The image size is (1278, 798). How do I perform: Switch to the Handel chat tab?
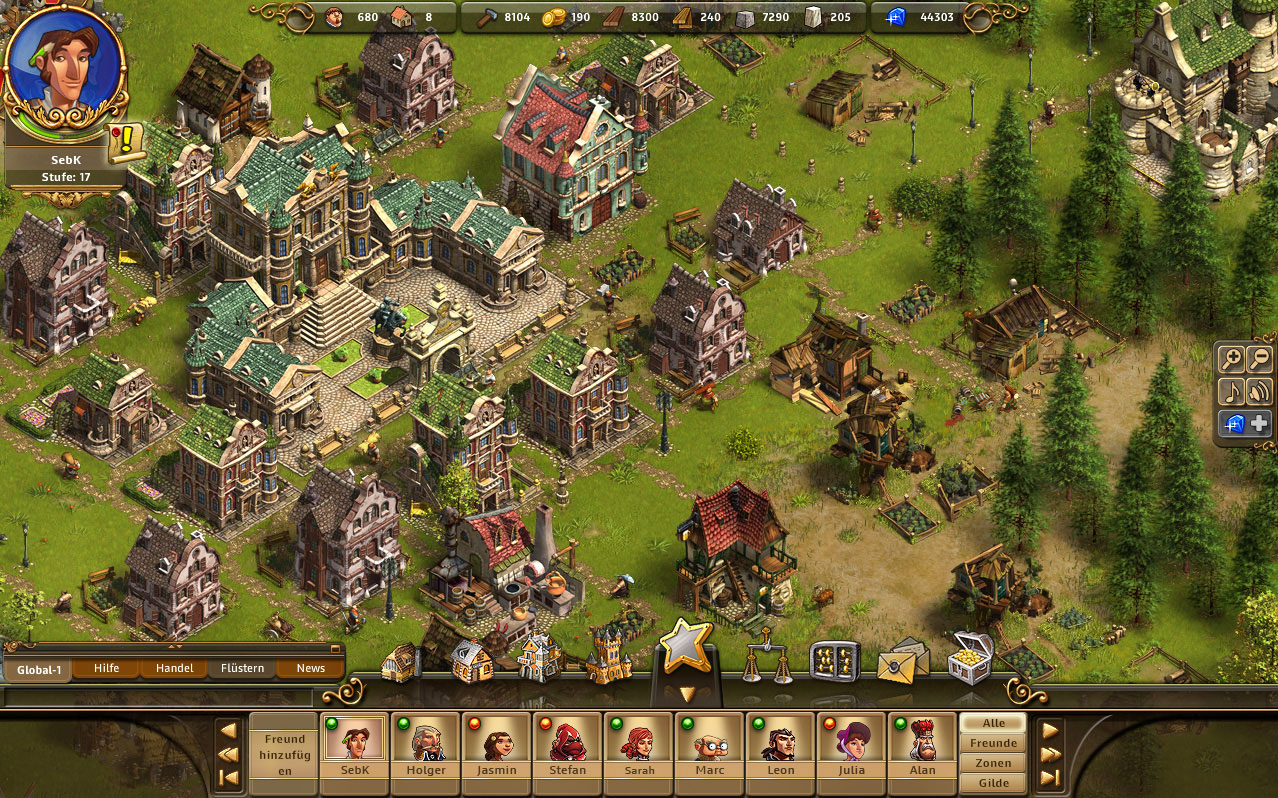tap(174, 668)
